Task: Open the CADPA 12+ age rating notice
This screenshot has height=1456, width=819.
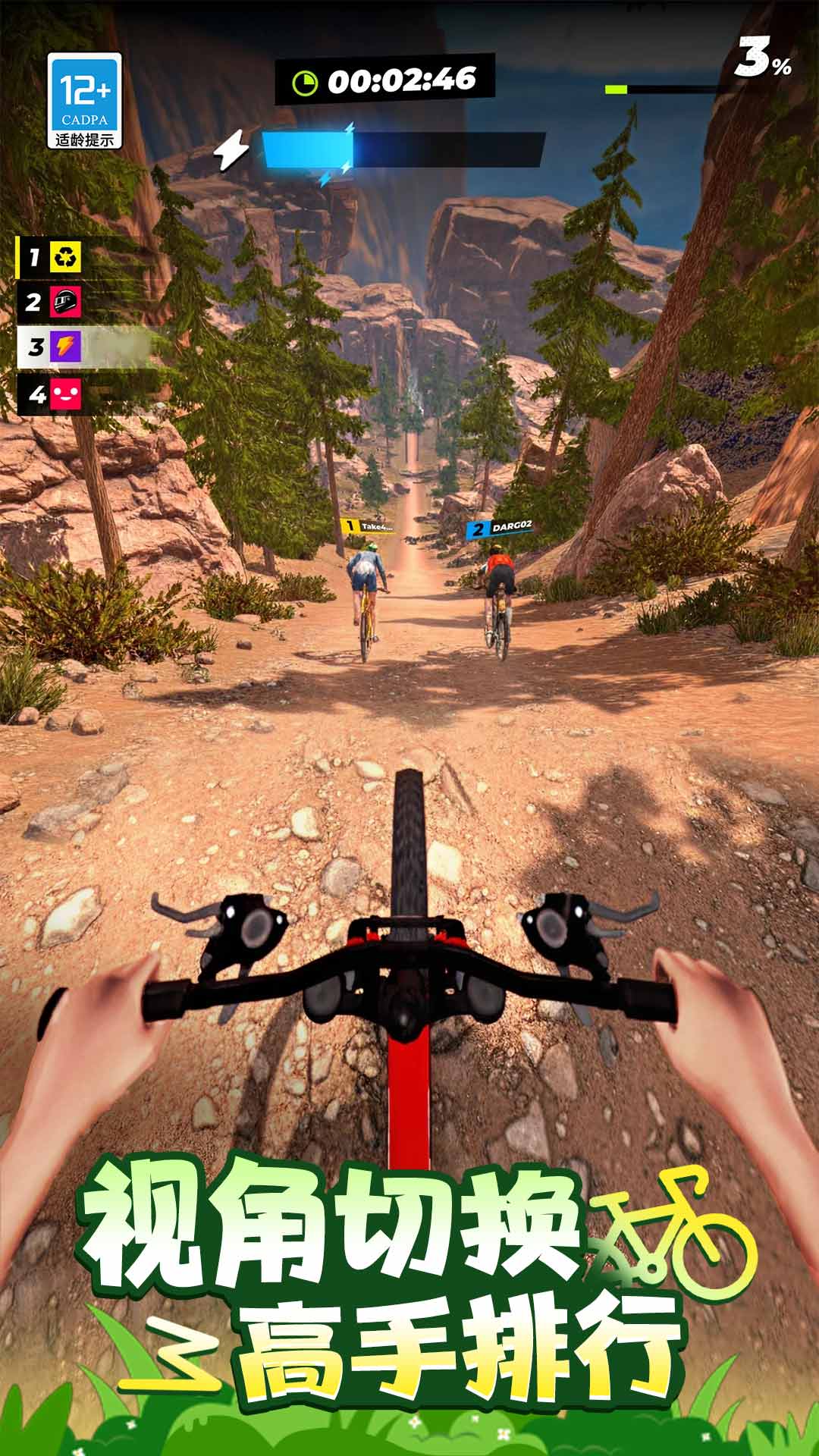Action: tap(84, 100)
